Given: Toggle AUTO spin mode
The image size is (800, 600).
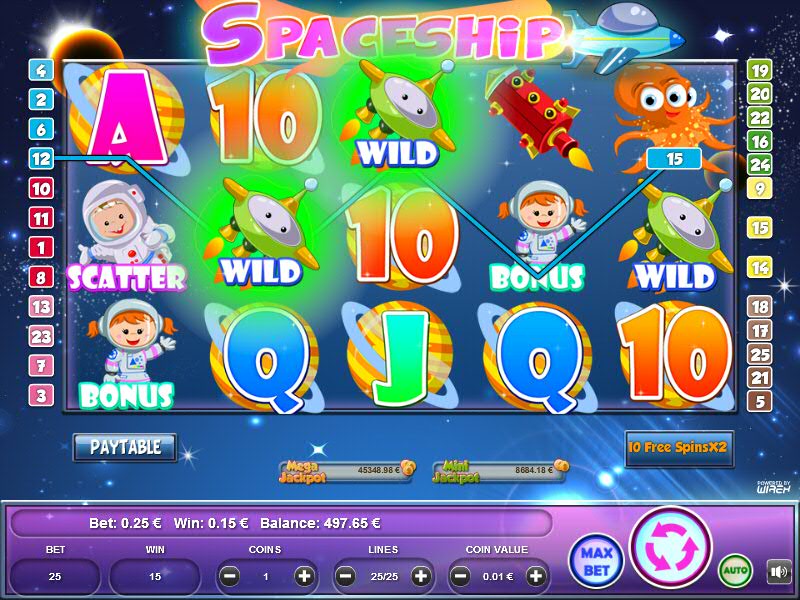Looking at the screenshot, I should (735, 571).
